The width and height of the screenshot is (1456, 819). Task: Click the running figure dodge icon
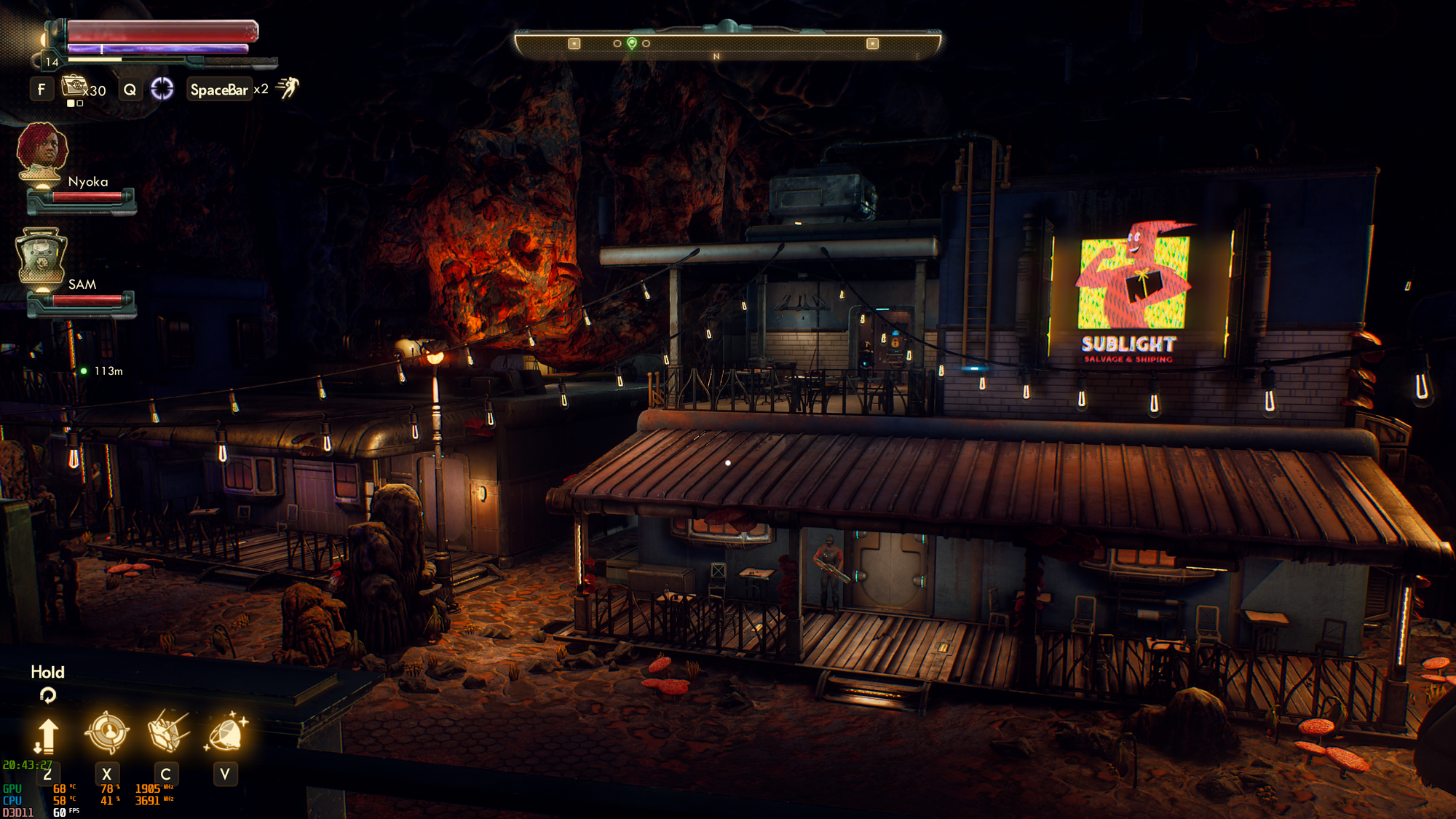(288, 88)
